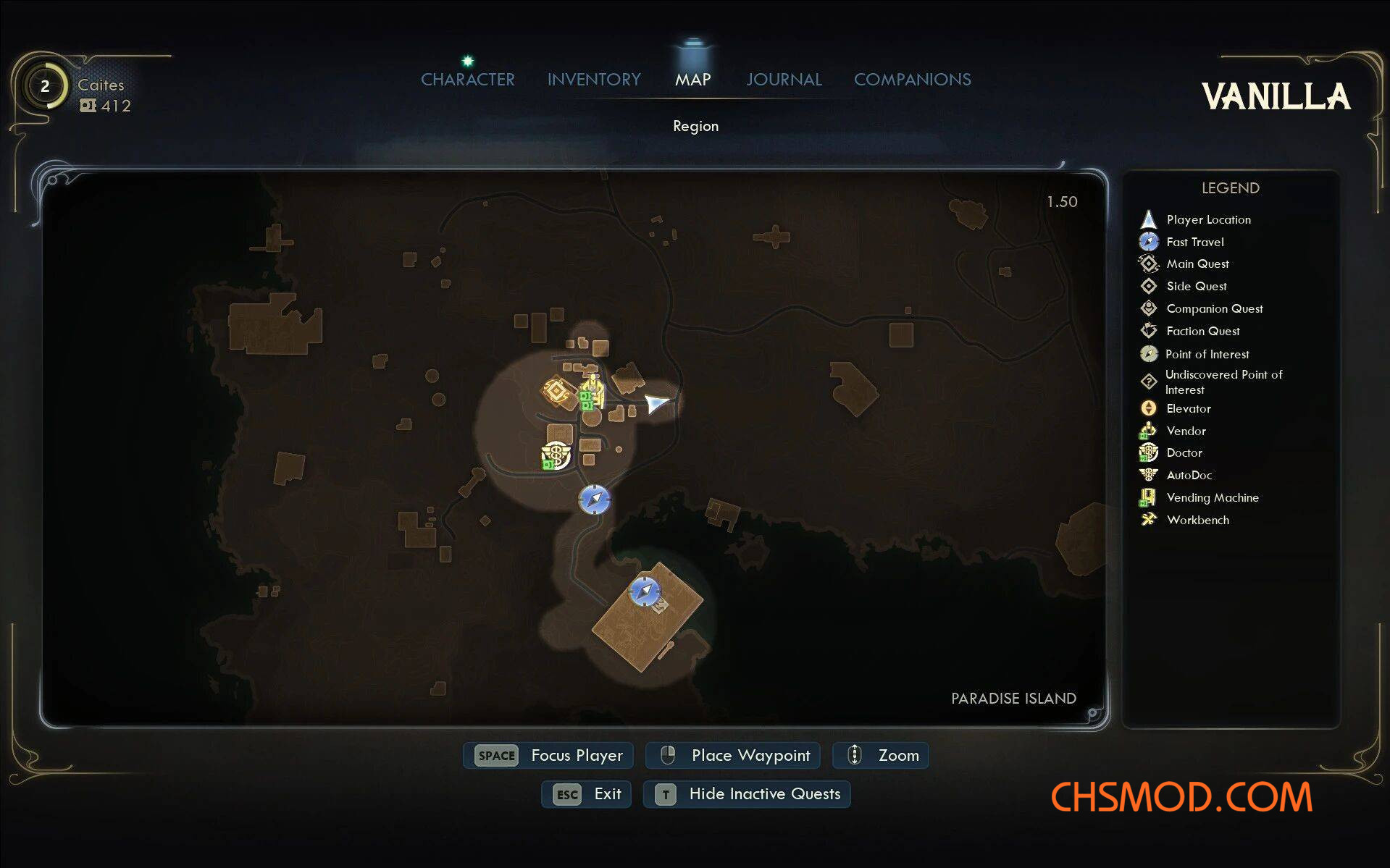Open the Inventory tab
The height and width of the screenshot is (868, 1390).
pyautogui.click(x=594, y=80)
